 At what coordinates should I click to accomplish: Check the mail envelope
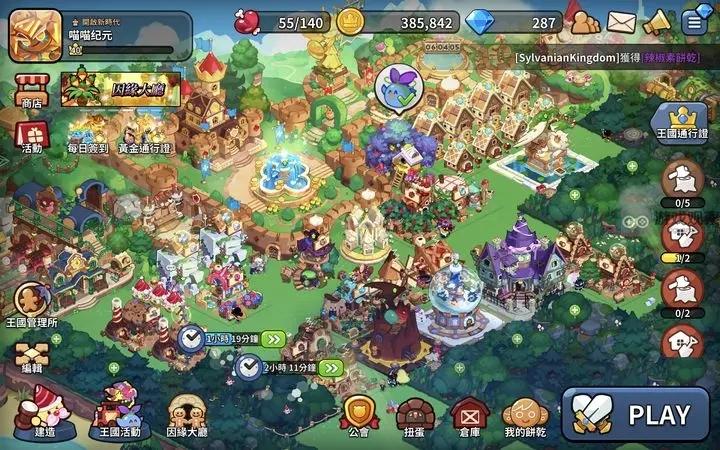click(621, 21)
